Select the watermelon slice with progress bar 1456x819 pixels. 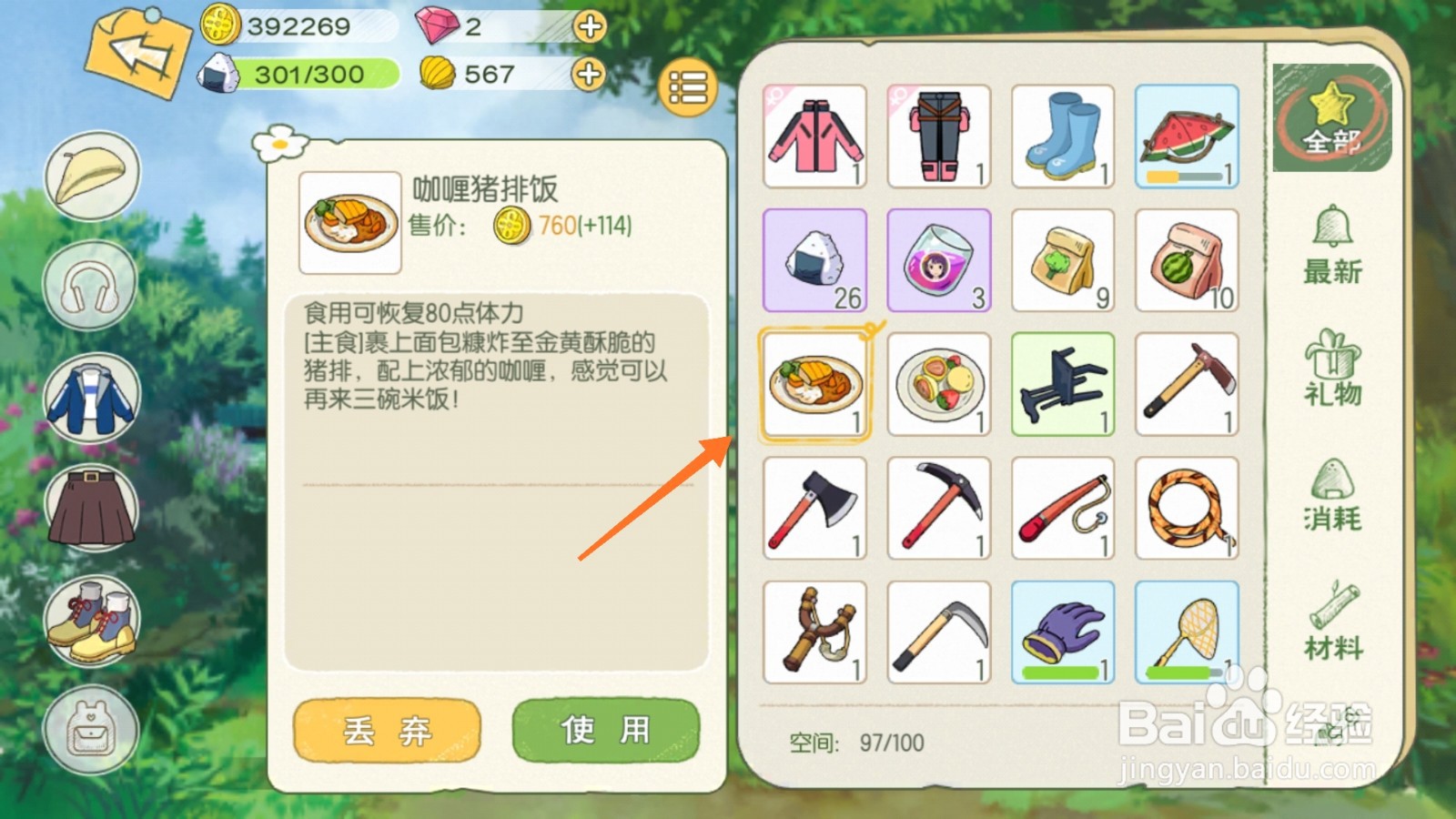tap(1186, 136)
